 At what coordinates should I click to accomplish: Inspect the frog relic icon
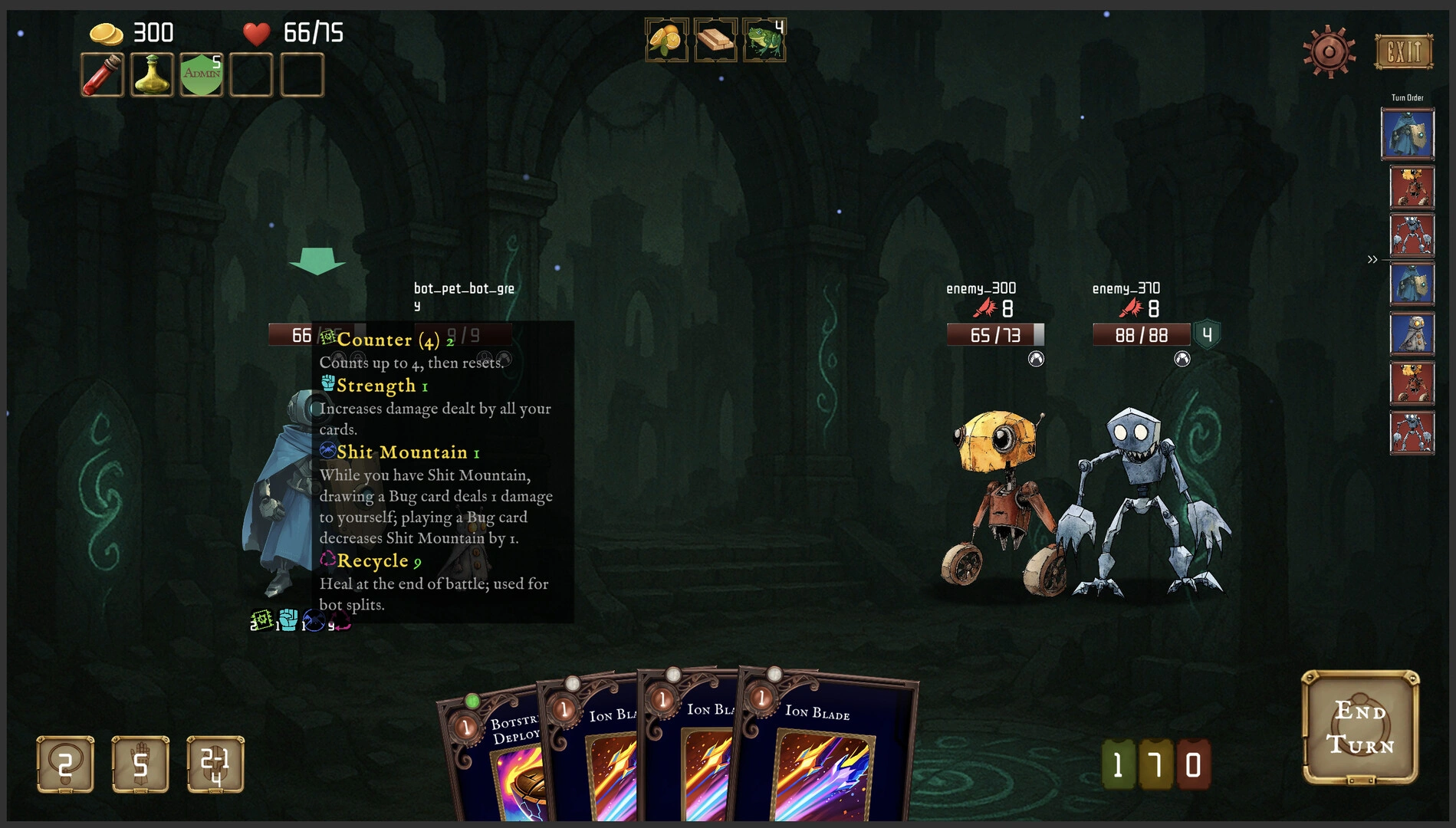point(764,40)
